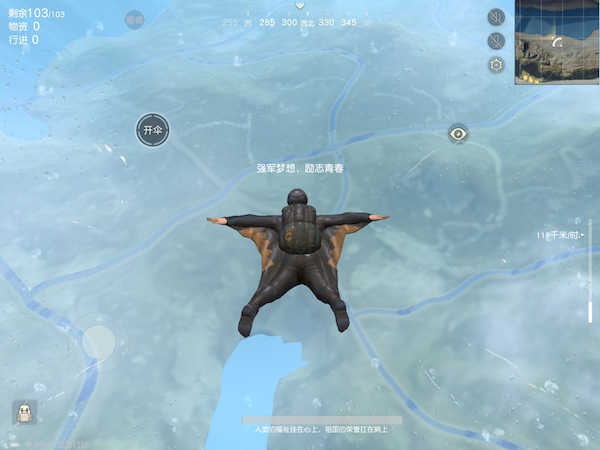Toggle the muted microphone icon

(496, 41)
